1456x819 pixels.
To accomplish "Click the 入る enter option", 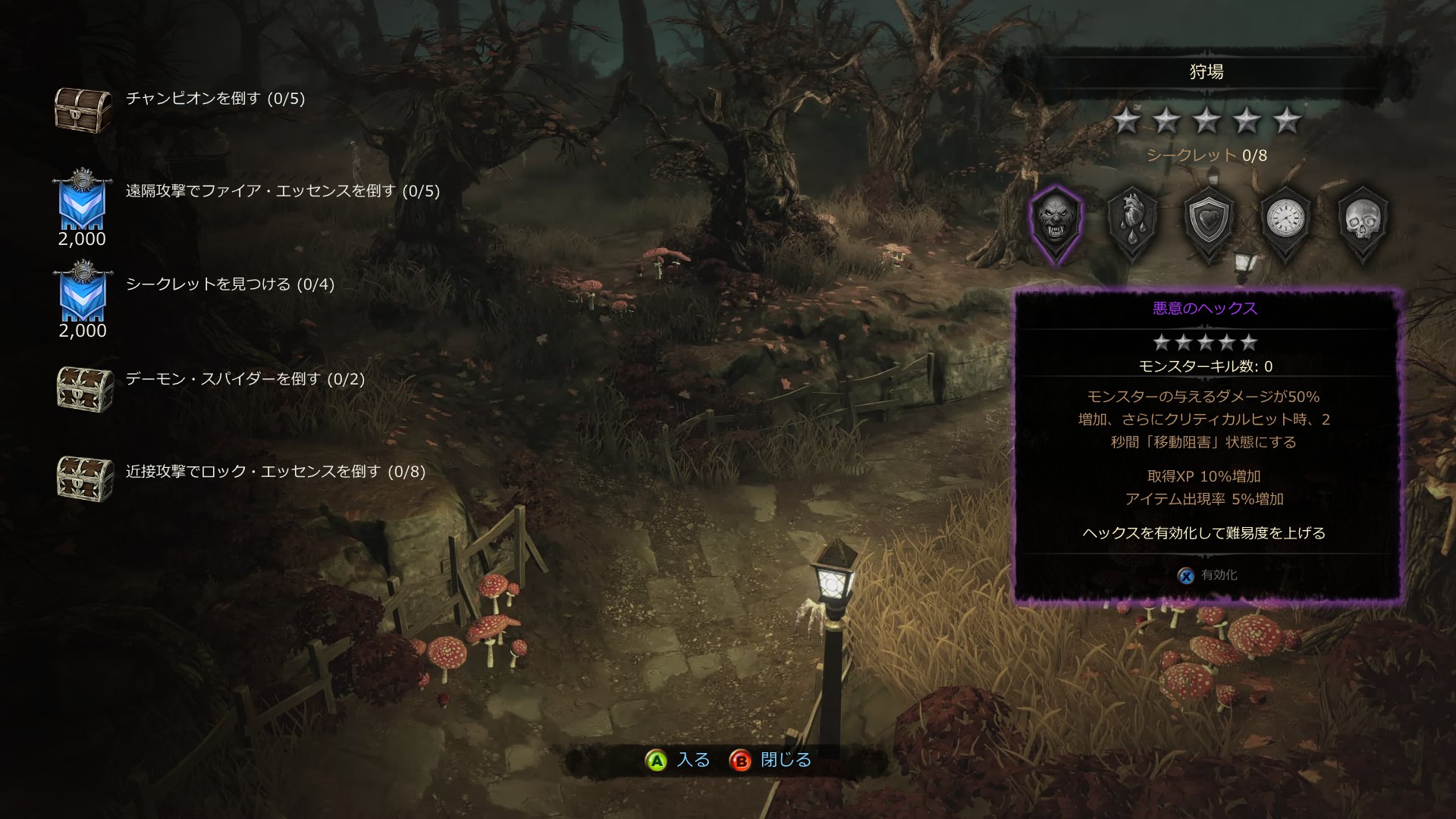I will [x=679, y=760].
